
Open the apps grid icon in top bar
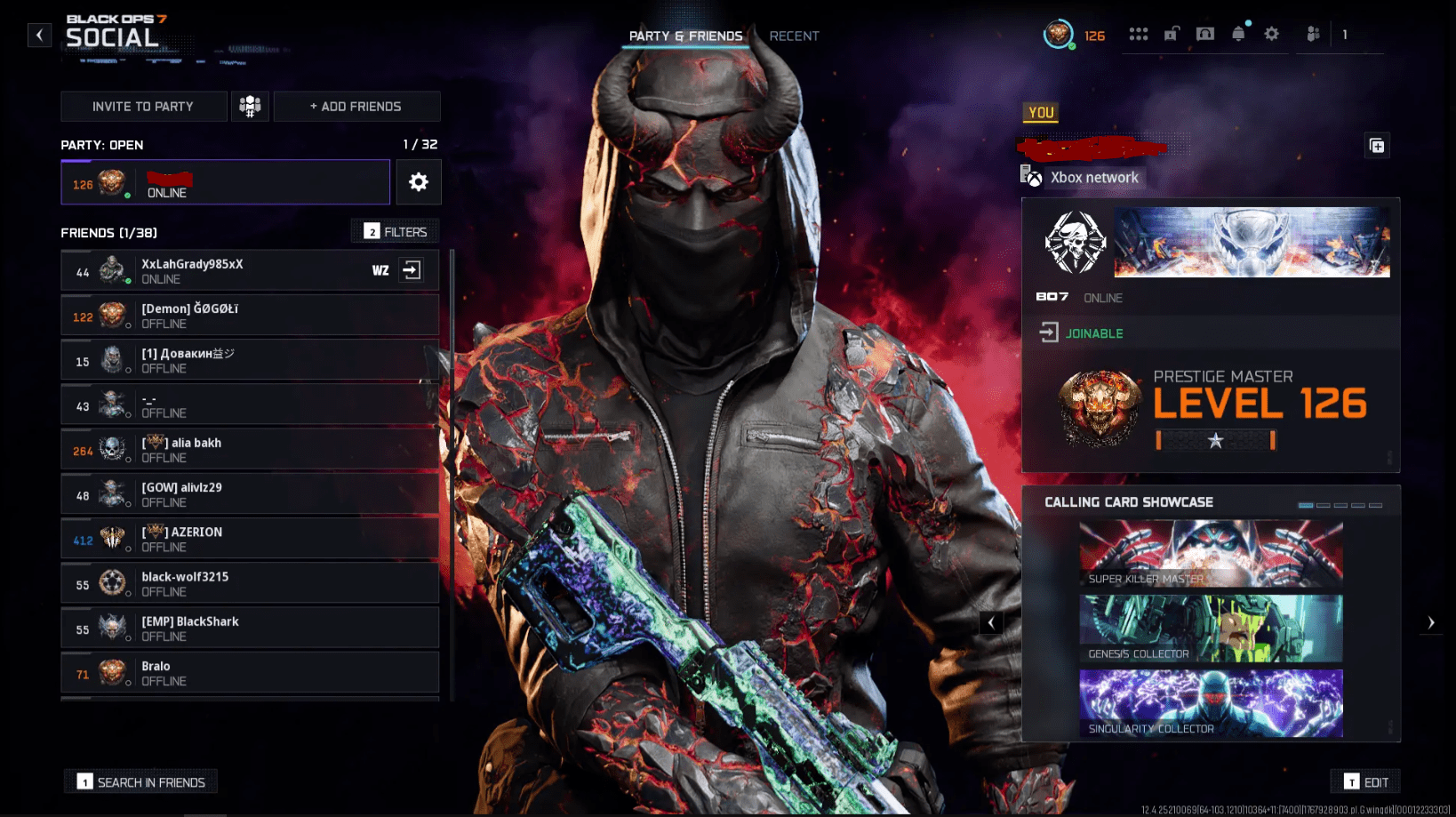[x=1139, y=34]
